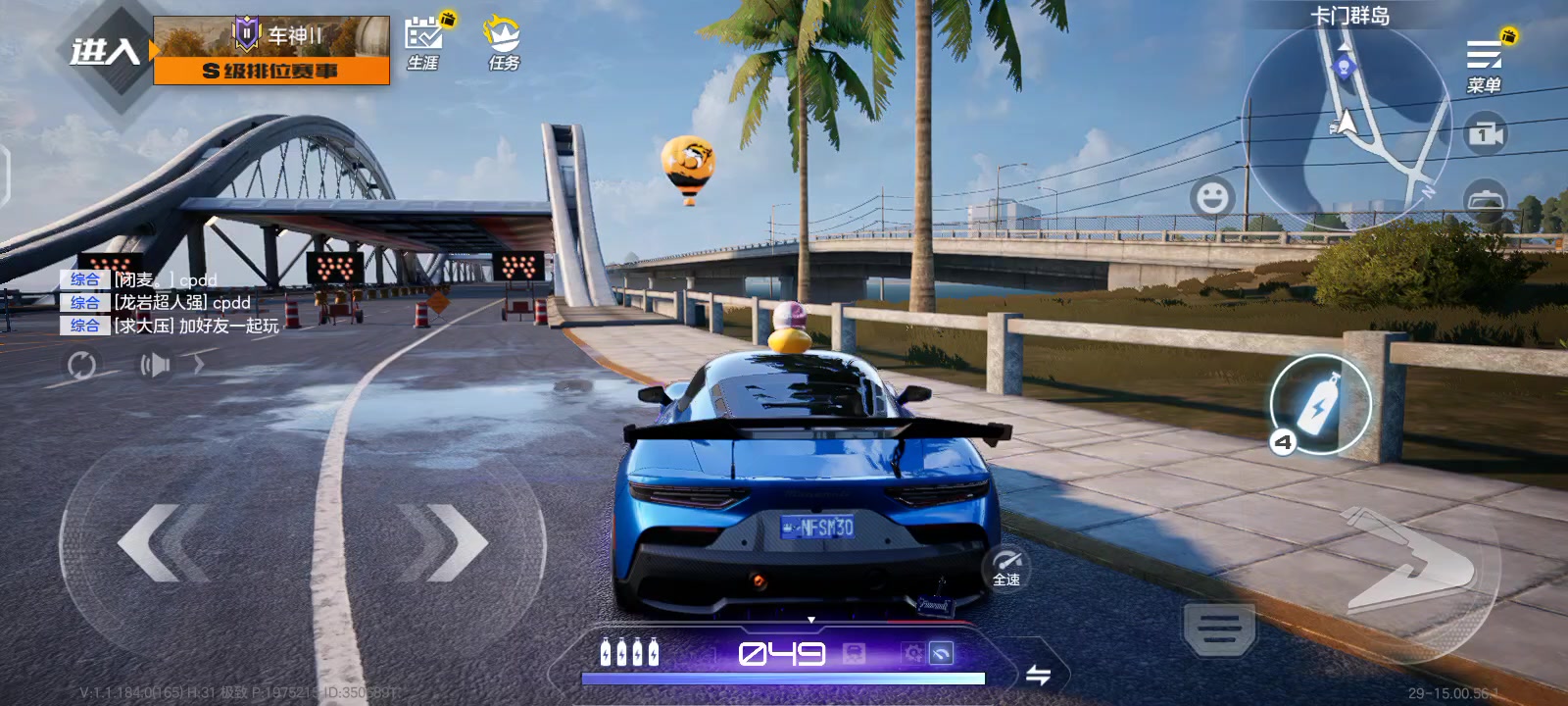1568x706 pixels.
Task: Select the highlighted gauge icon on speed panel
Action: 941,653
